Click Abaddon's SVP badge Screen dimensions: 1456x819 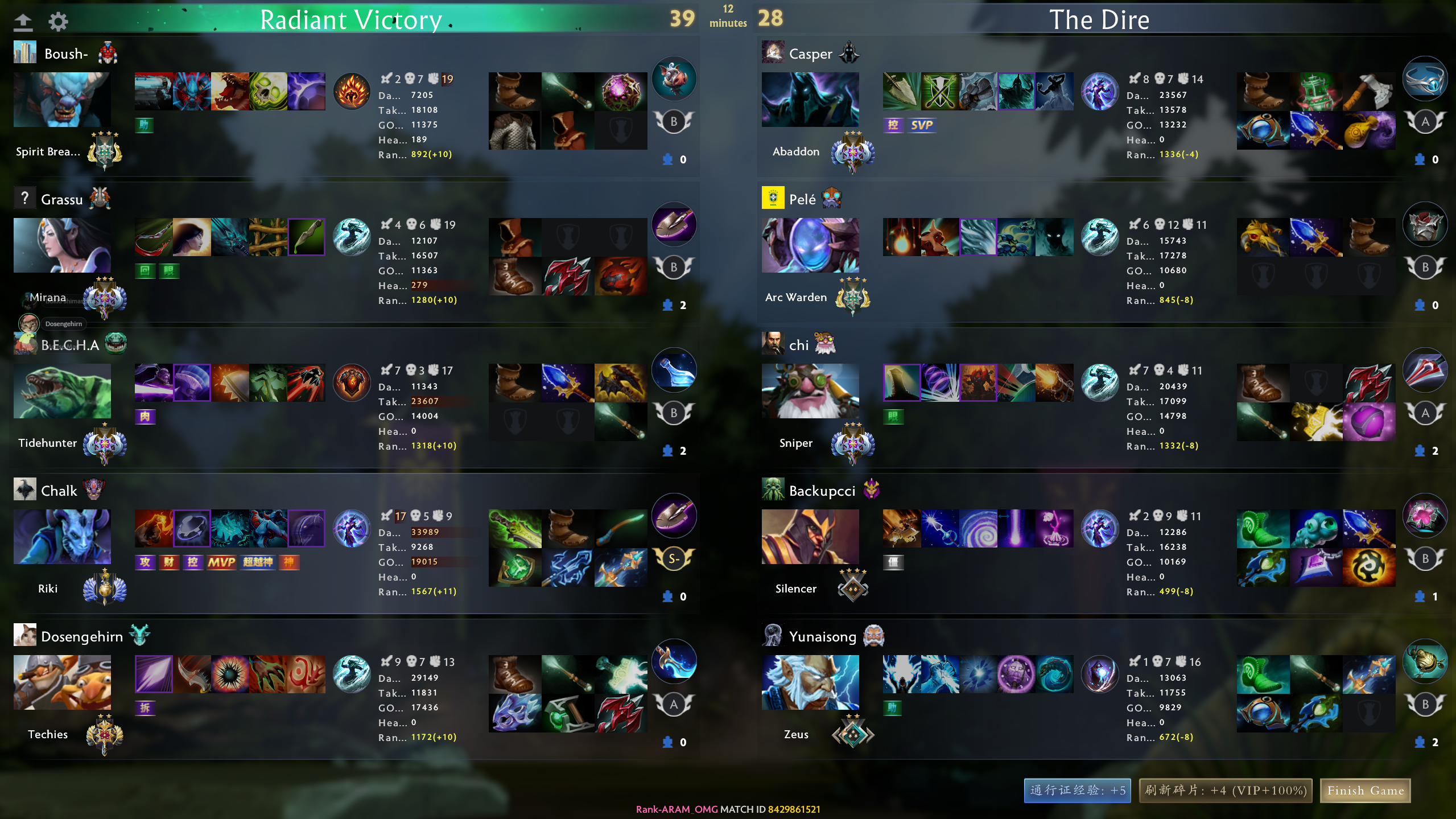point(921,125)
